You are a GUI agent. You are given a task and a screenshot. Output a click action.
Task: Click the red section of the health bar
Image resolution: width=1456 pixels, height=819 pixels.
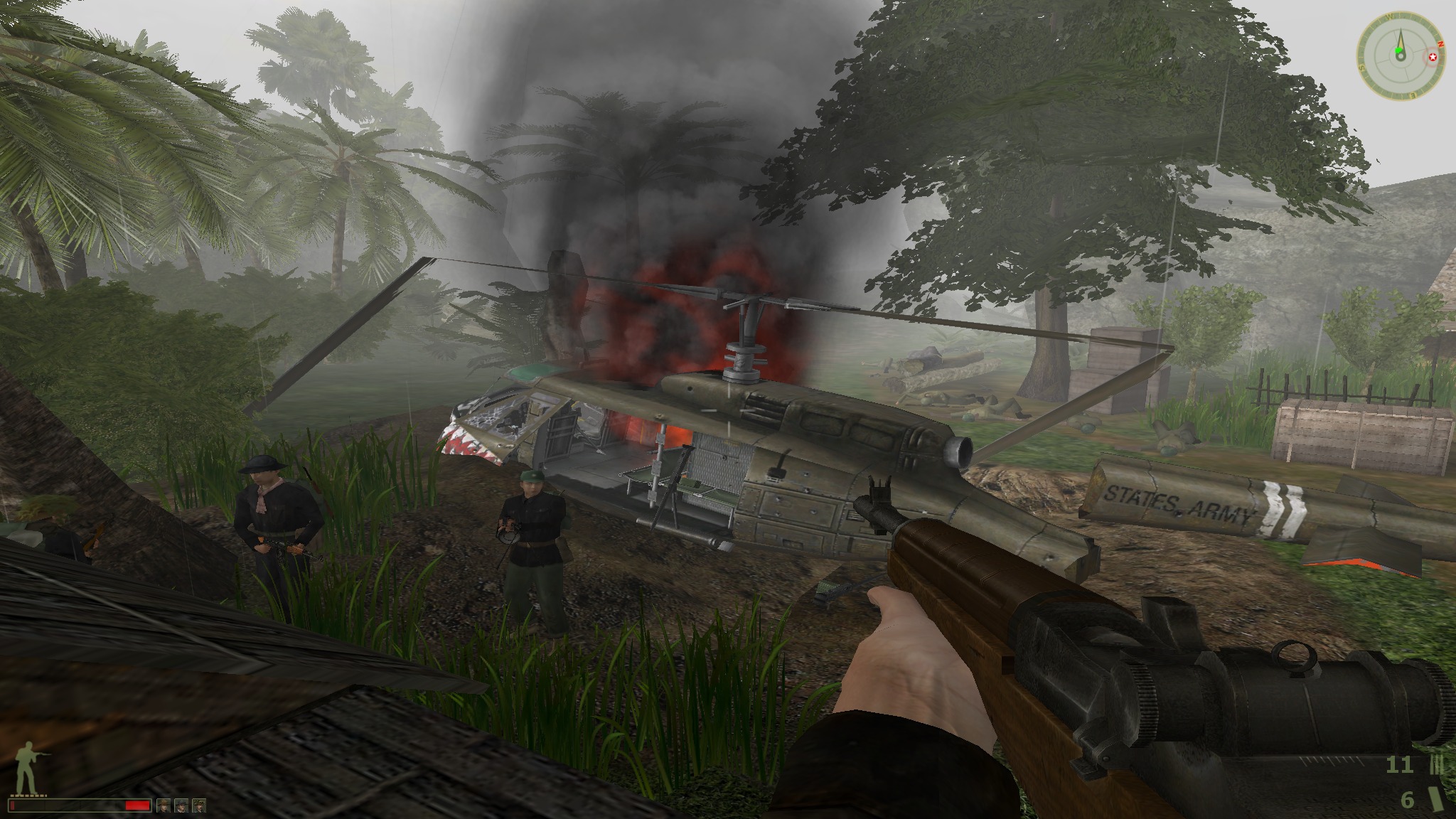tap(136, 805)
